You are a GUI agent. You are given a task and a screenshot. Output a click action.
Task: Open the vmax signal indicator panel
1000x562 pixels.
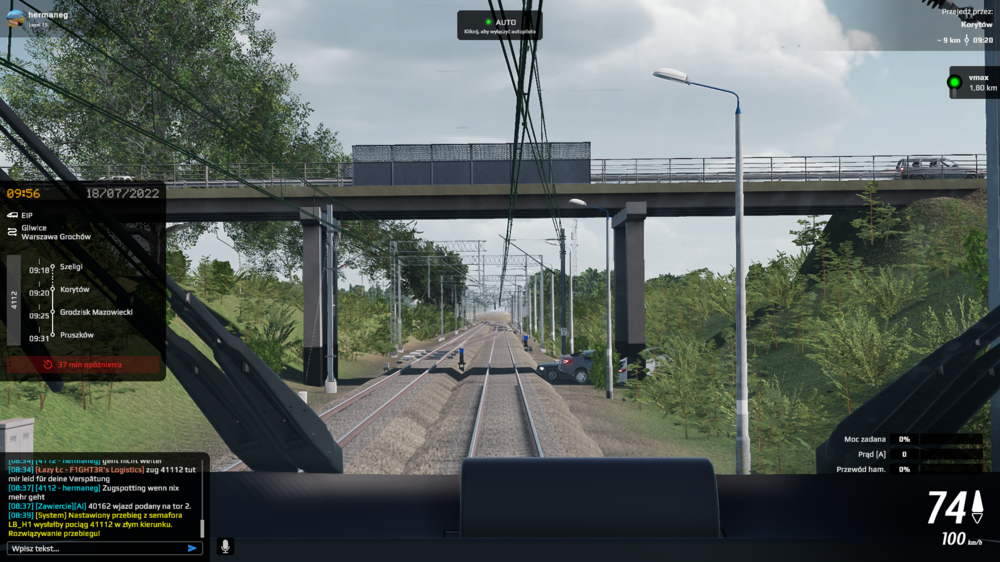click(973, 82)
